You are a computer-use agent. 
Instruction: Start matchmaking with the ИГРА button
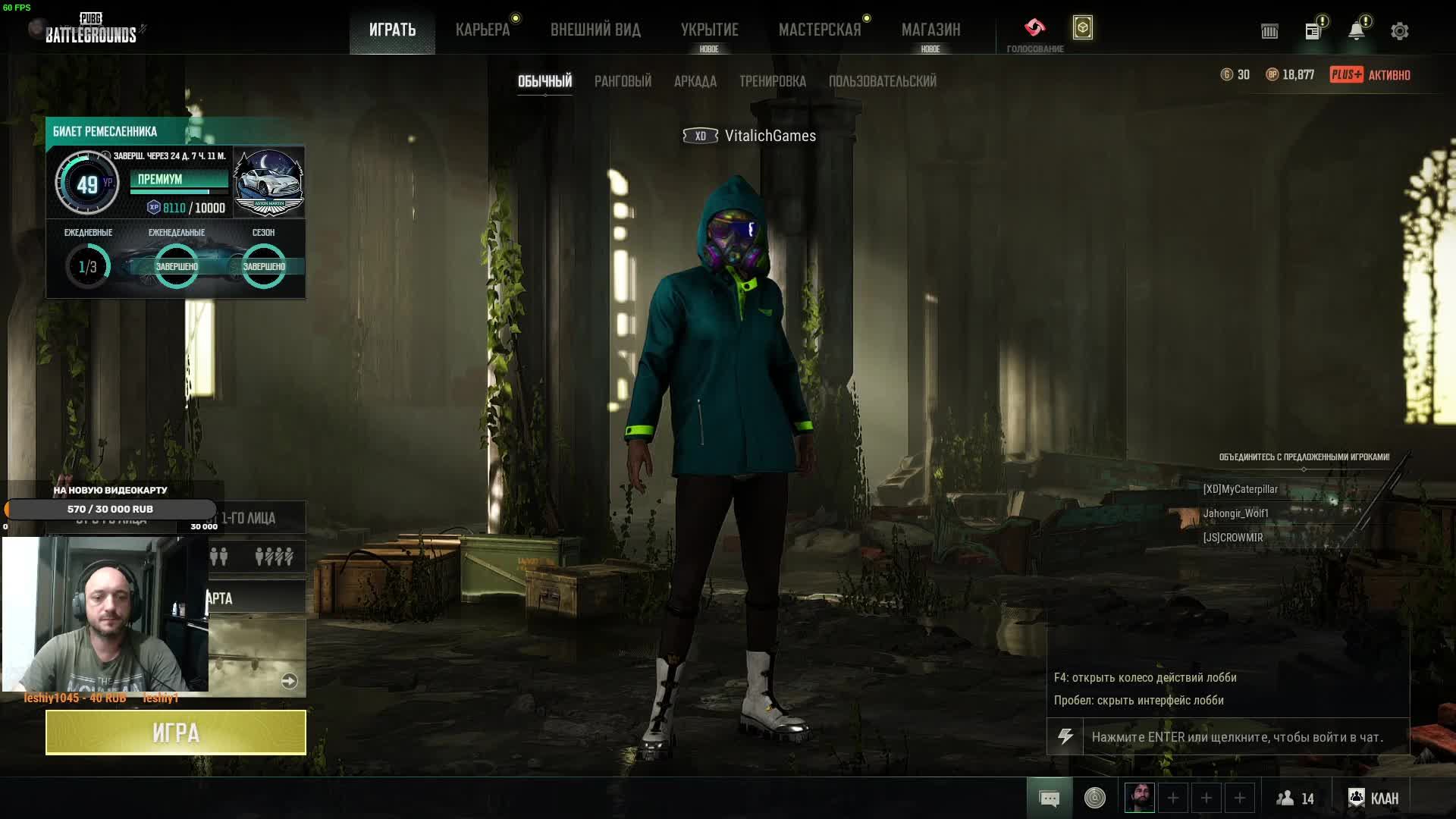tap(176, 733)
